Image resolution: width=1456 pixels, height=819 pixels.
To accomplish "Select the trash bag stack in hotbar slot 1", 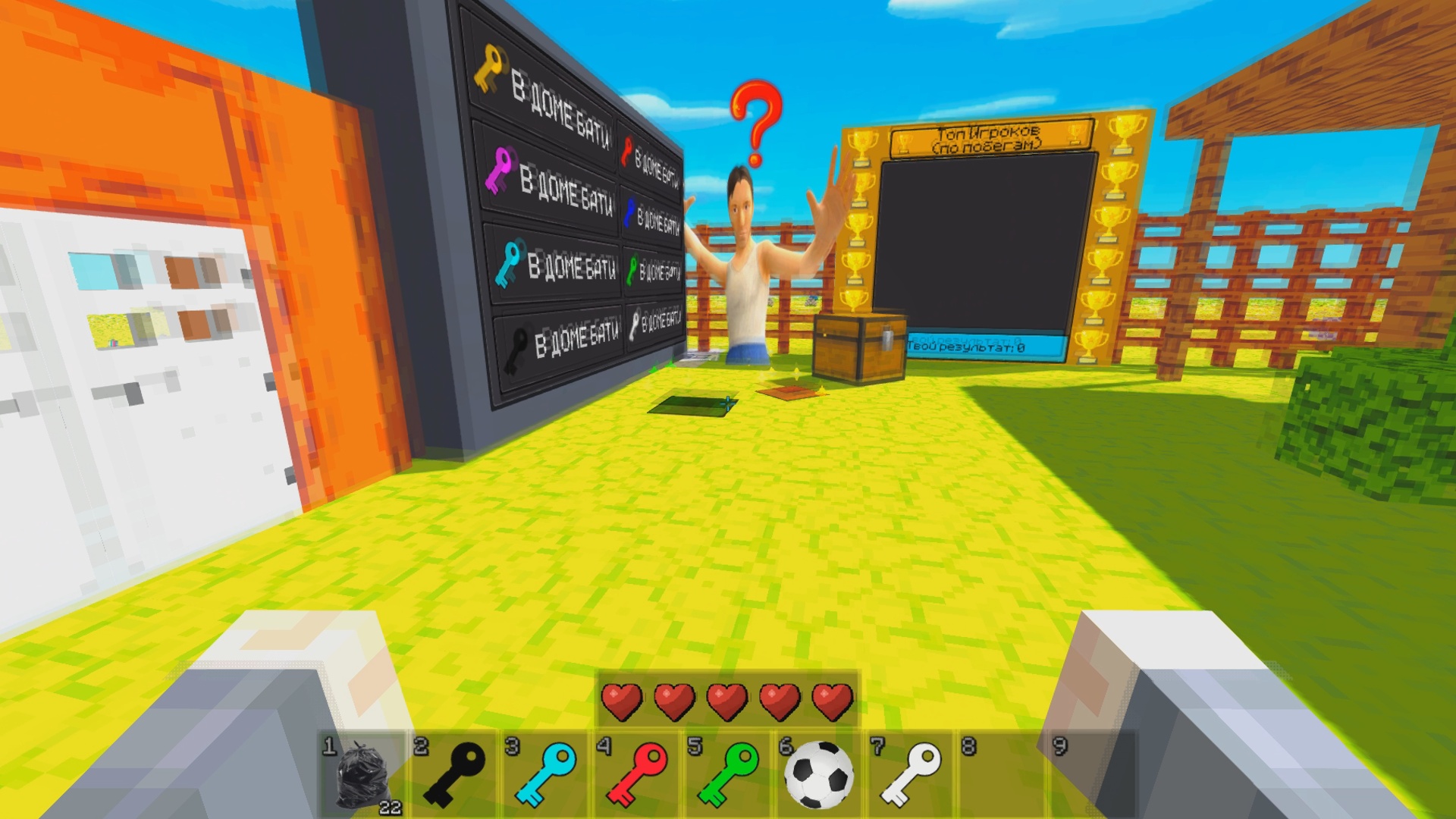I will point(365,775).
